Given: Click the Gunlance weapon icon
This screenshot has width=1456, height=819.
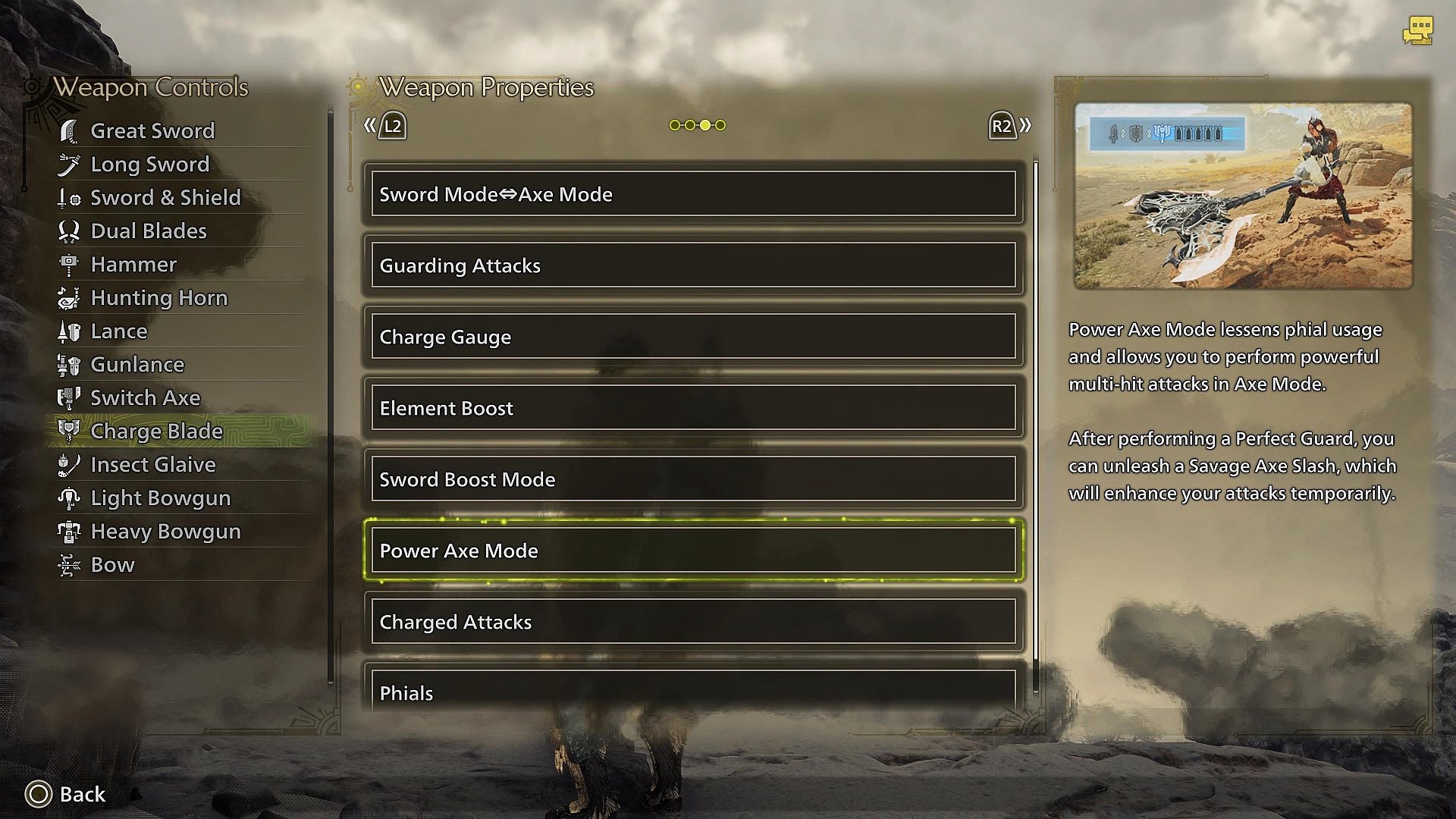Looking at the screenshot, I should [x=71, y=364].
